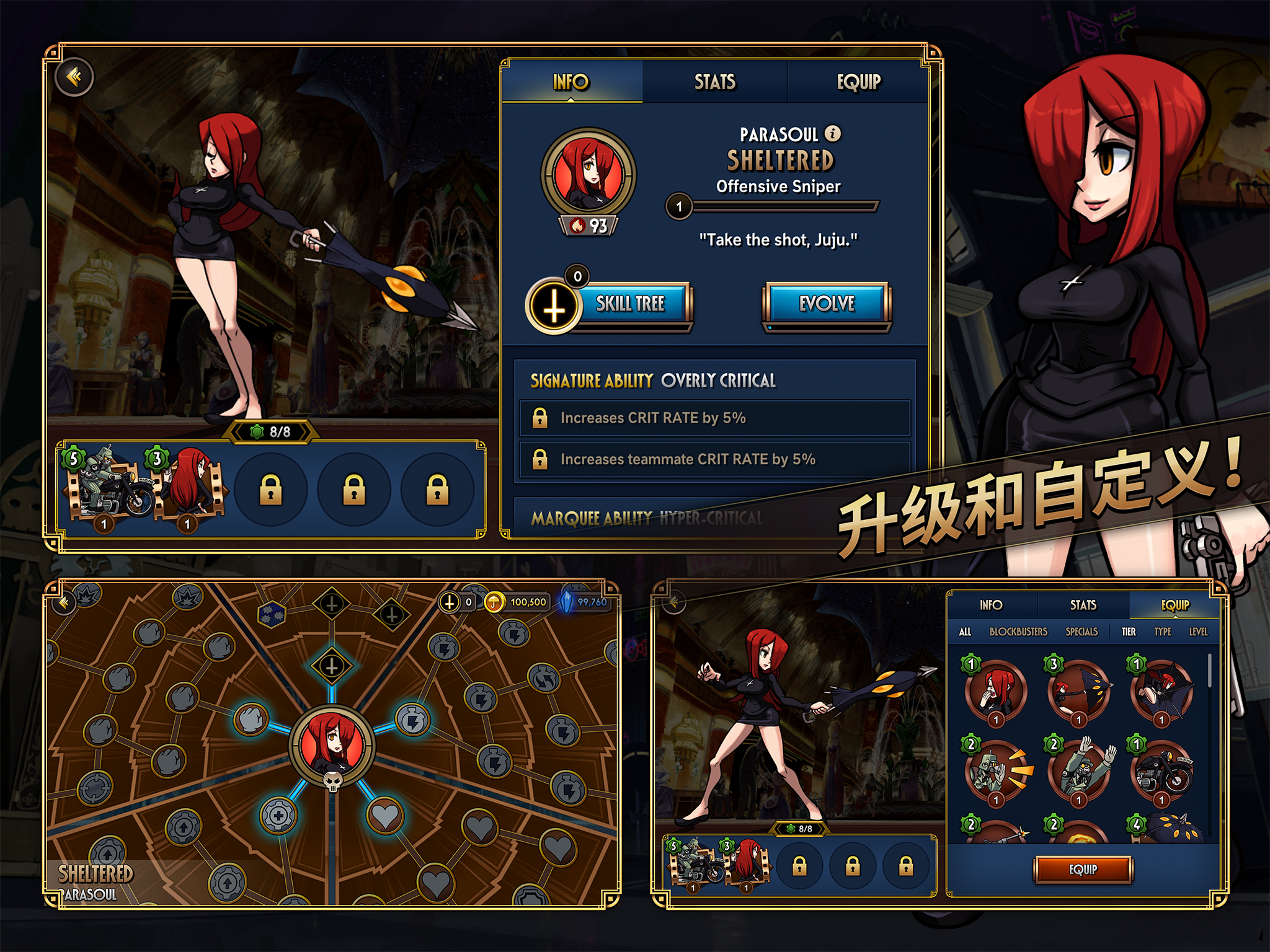Filter equips to show only SPECIALS
Screen dimensions: 1270x952
pos(1080,633)
